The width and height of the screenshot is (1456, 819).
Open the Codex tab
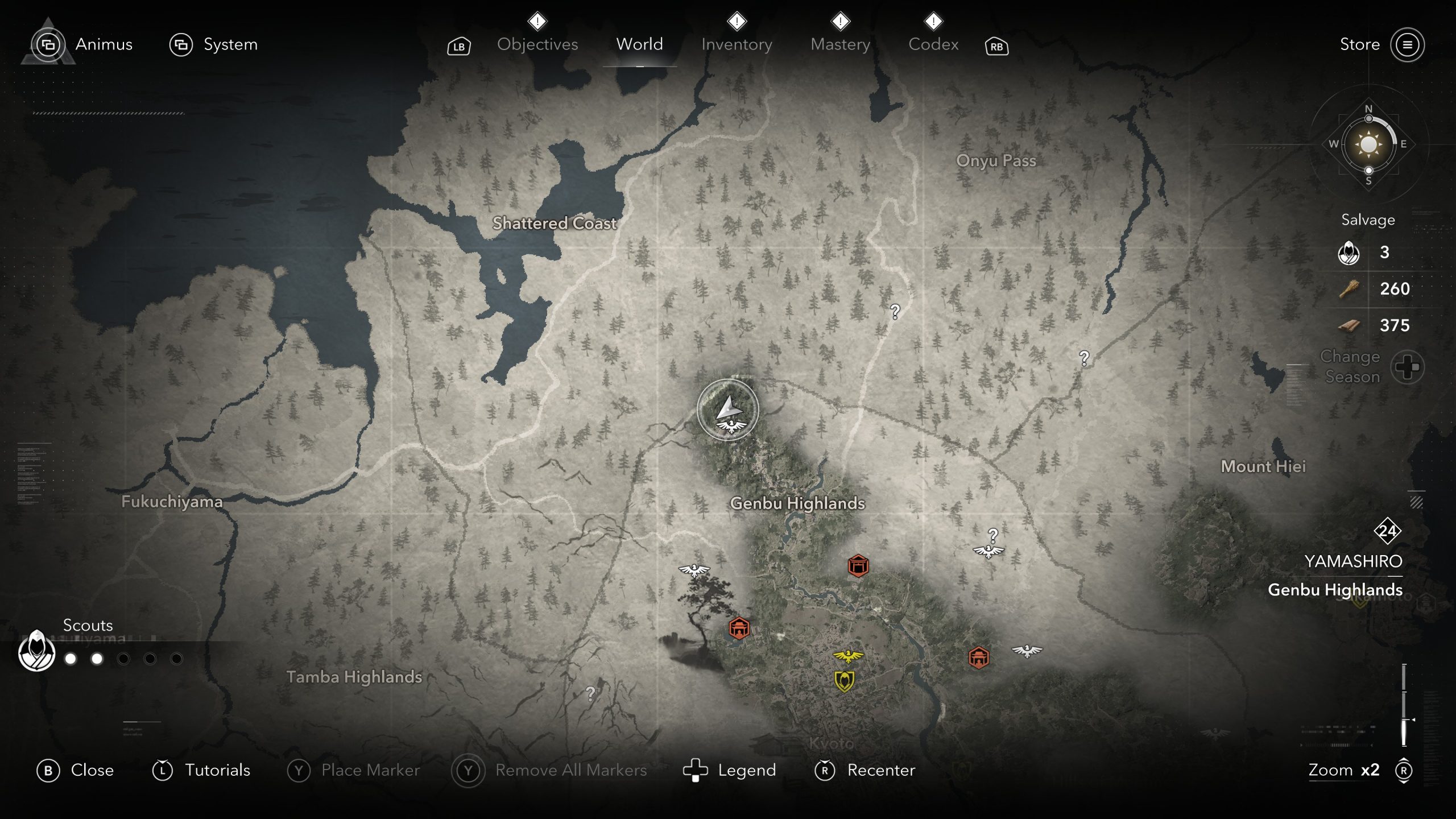(x=933, y=44)
